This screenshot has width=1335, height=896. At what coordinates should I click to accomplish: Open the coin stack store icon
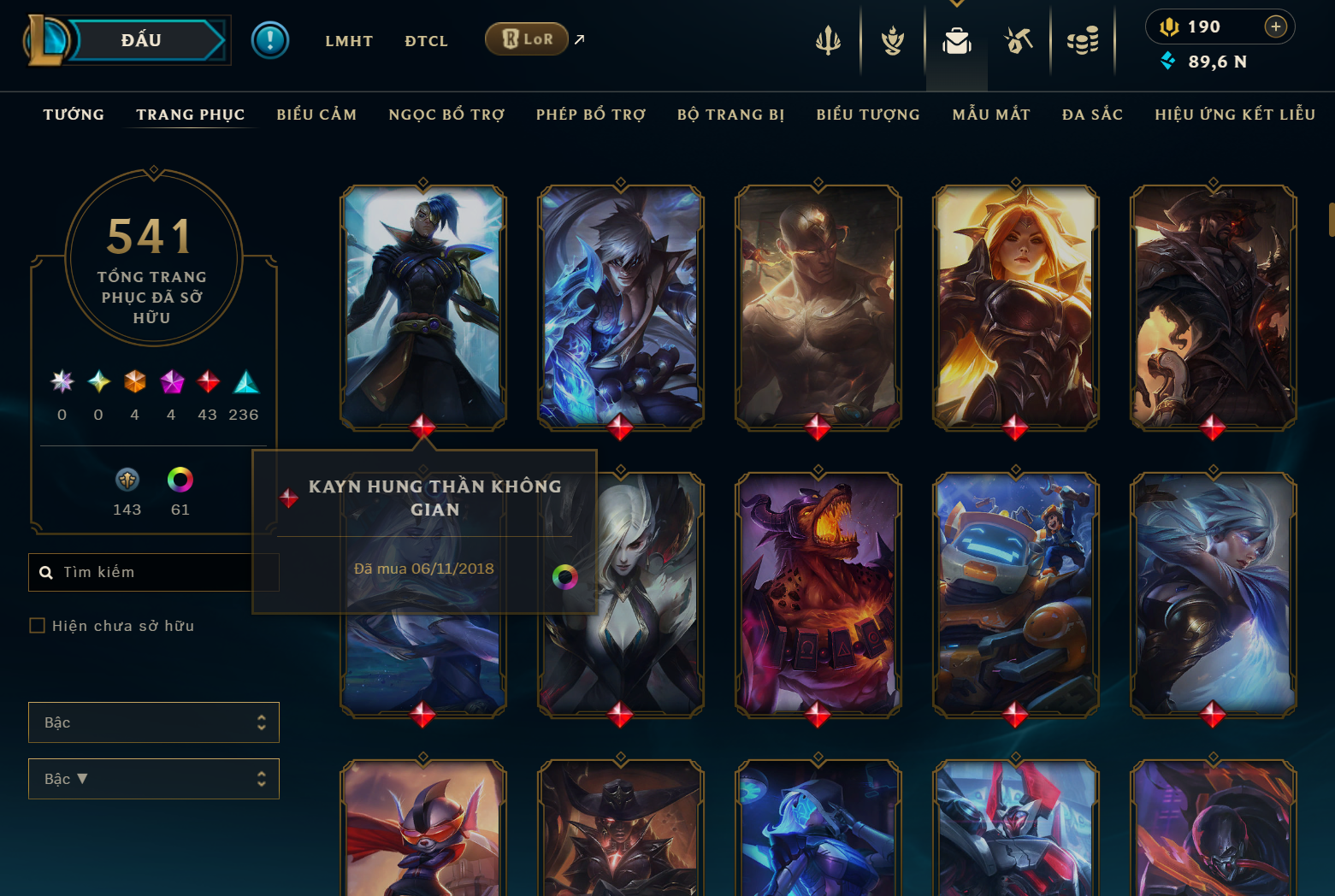point(1083,40)
